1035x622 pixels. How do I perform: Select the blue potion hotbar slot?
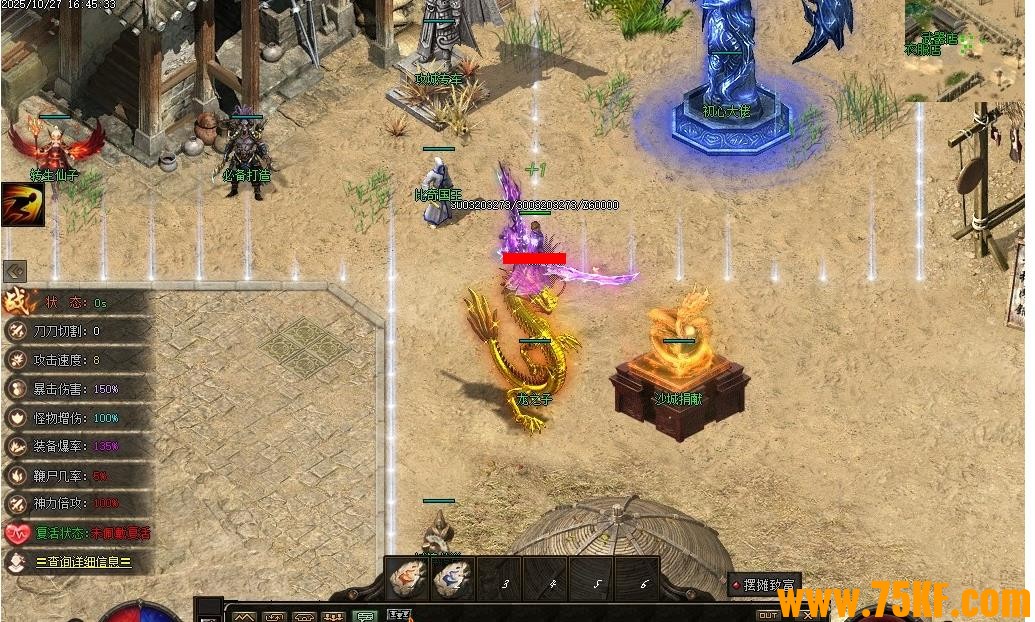[x=453, y=579]
